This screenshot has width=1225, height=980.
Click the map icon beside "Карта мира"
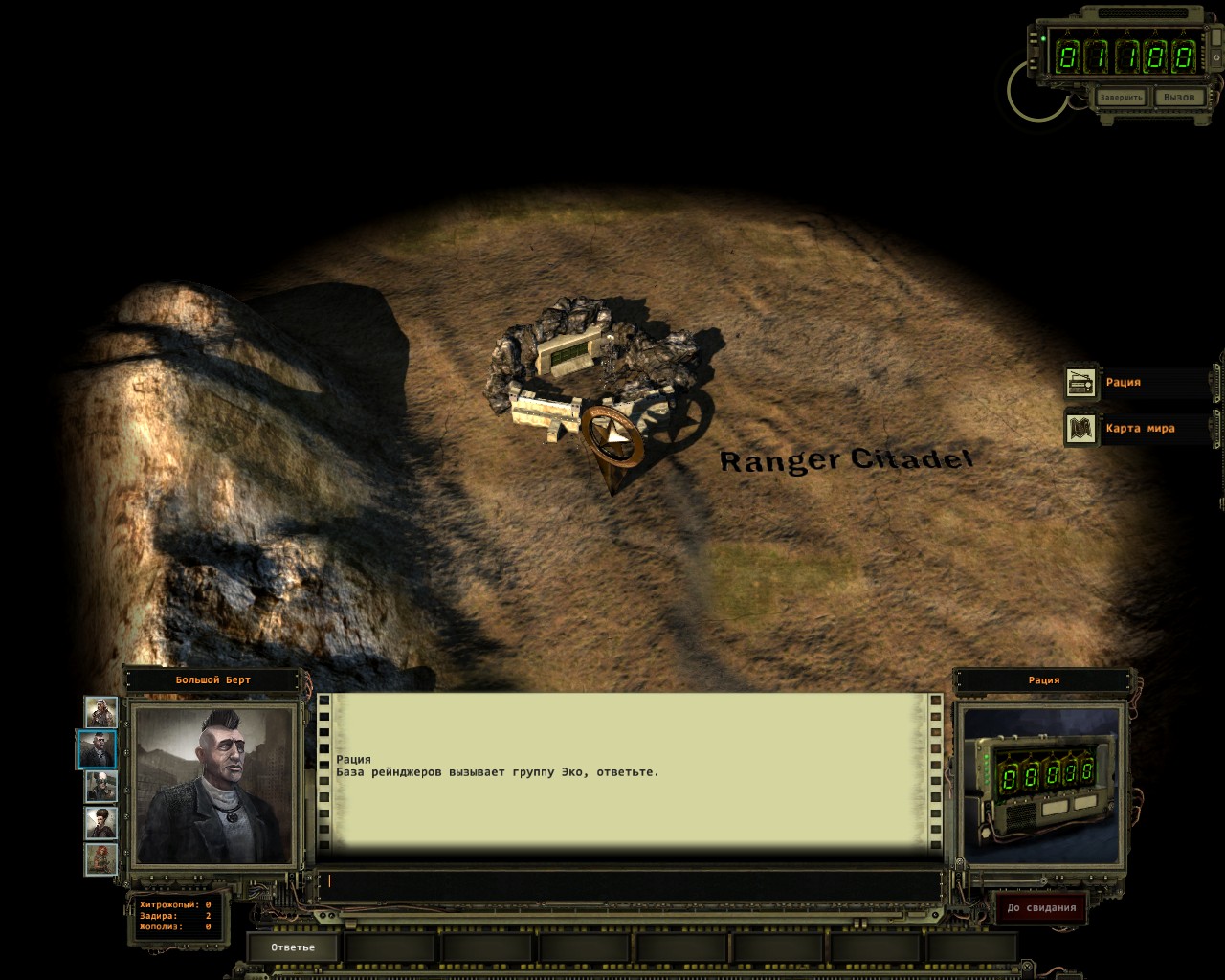tap(1081, 428)
